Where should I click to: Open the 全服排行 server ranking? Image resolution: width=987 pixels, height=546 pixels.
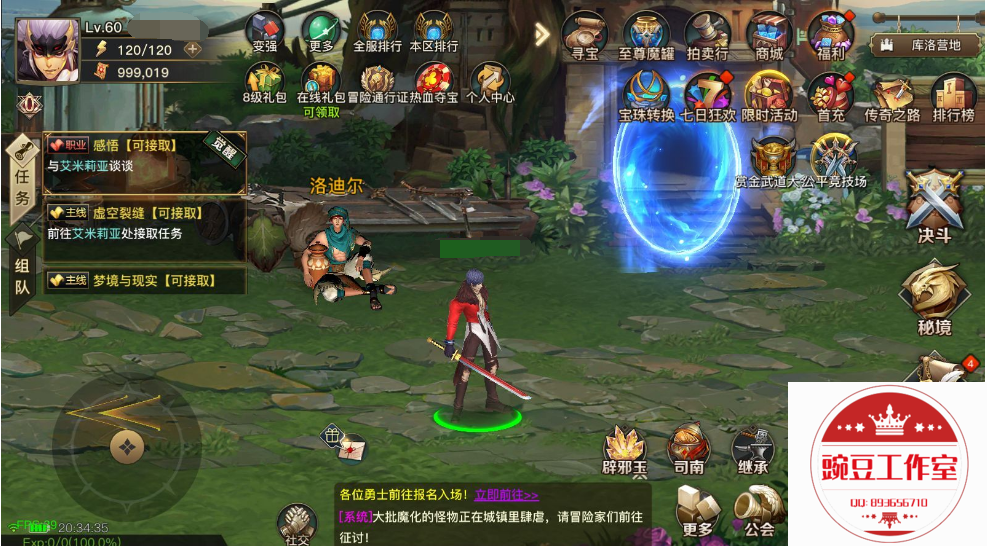pyautogui.click(x=377, y=32)
